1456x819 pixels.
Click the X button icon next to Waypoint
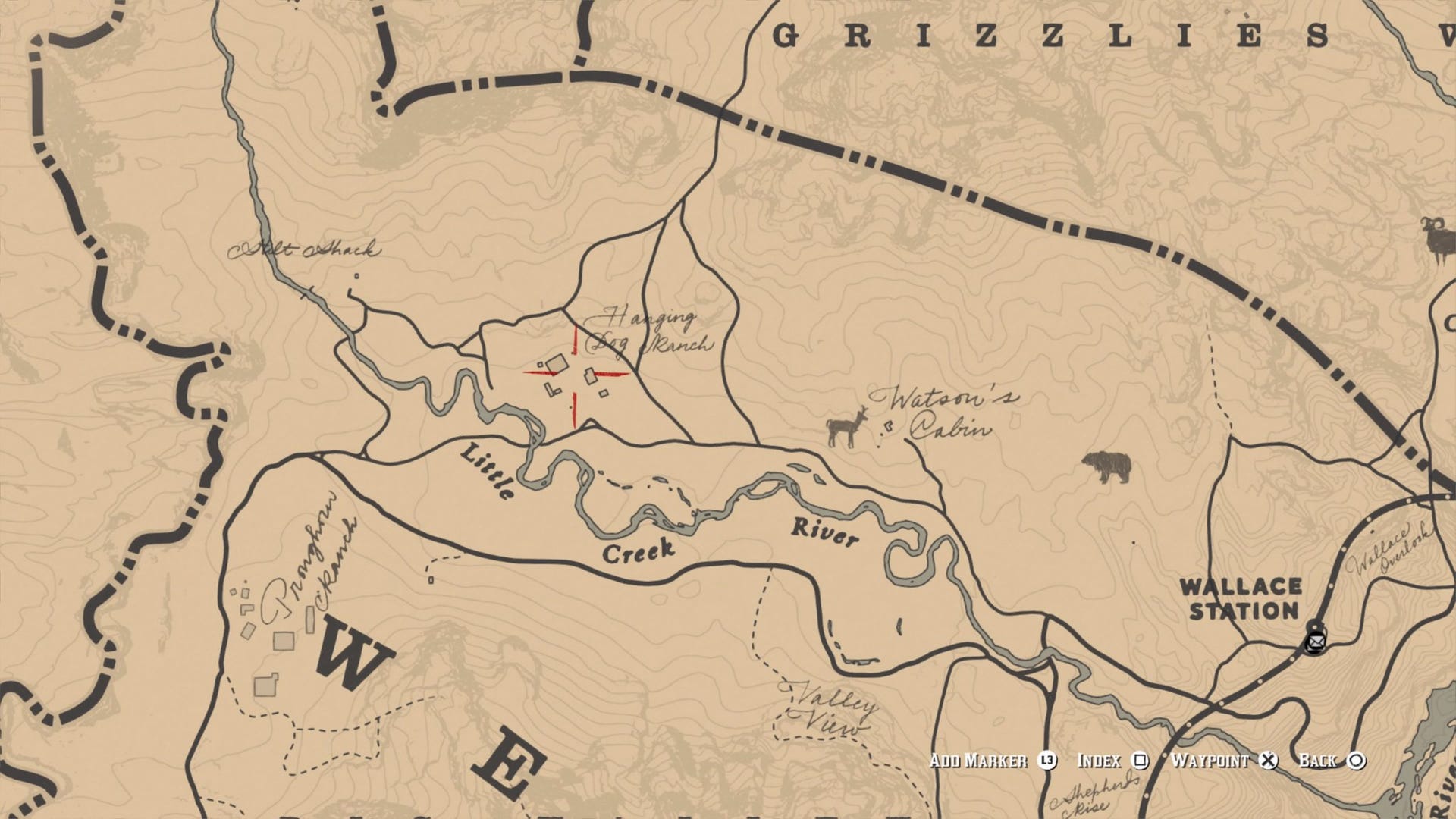pos(1269,761)
